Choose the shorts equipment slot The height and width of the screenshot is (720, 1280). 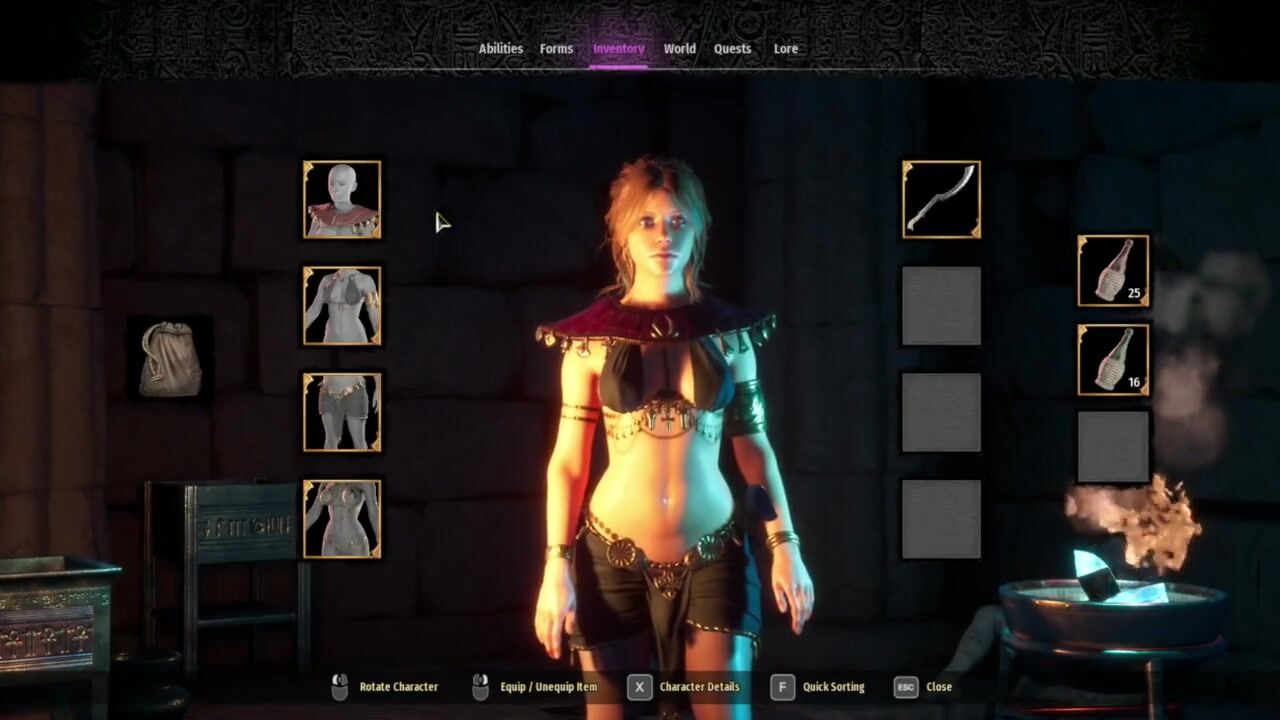coord(342,412)
